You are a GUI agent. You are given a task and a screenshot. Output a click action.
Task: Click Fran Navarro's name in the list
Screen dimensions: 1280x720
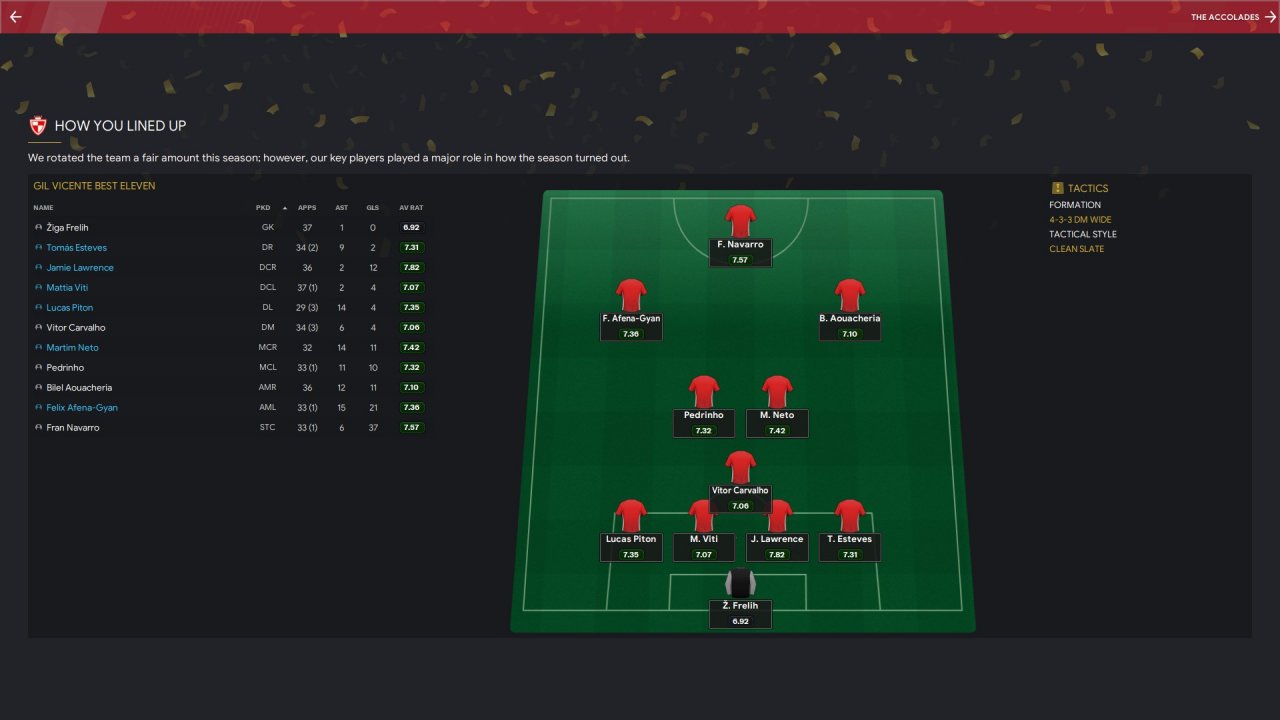coord(72,428)
